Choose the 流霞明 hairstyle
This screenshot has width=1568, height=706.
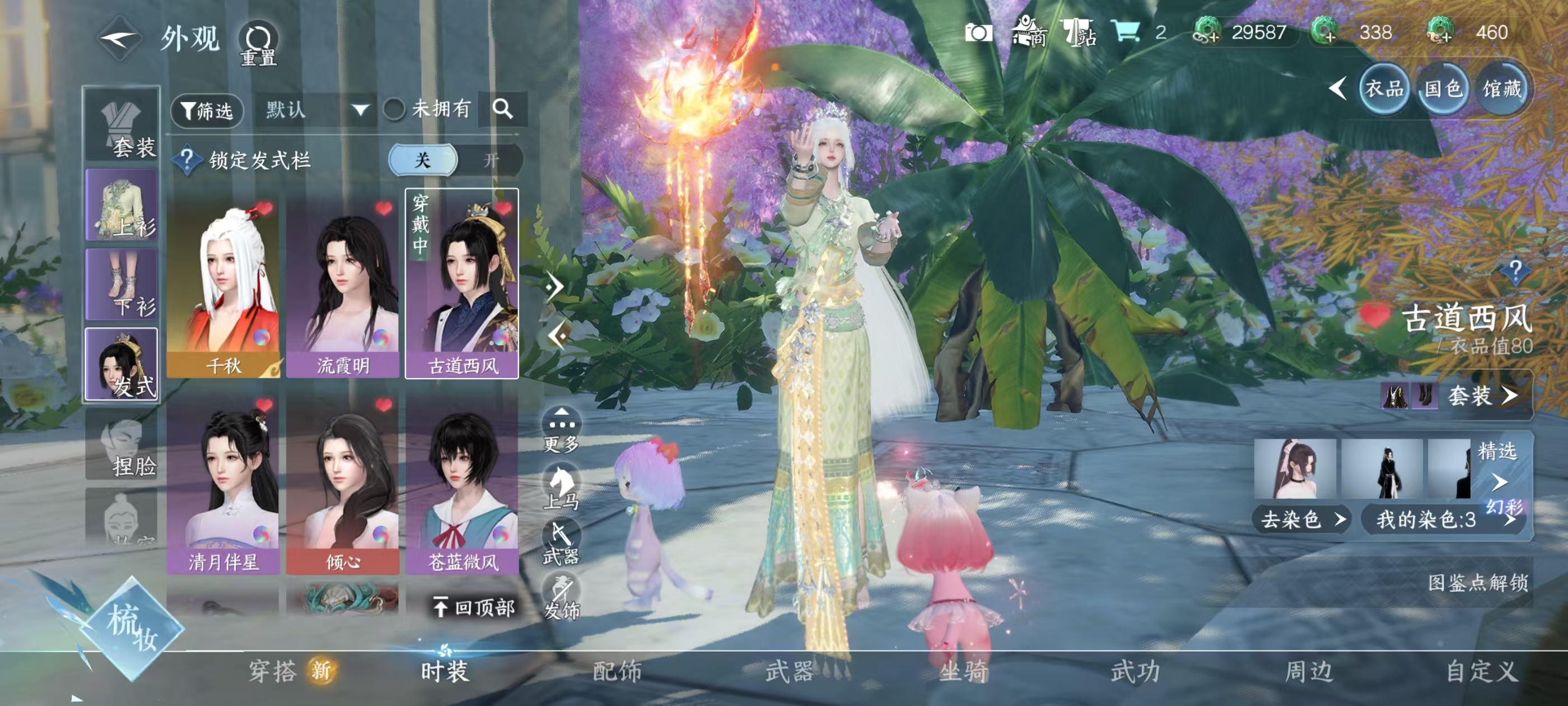tap(343, 285)
